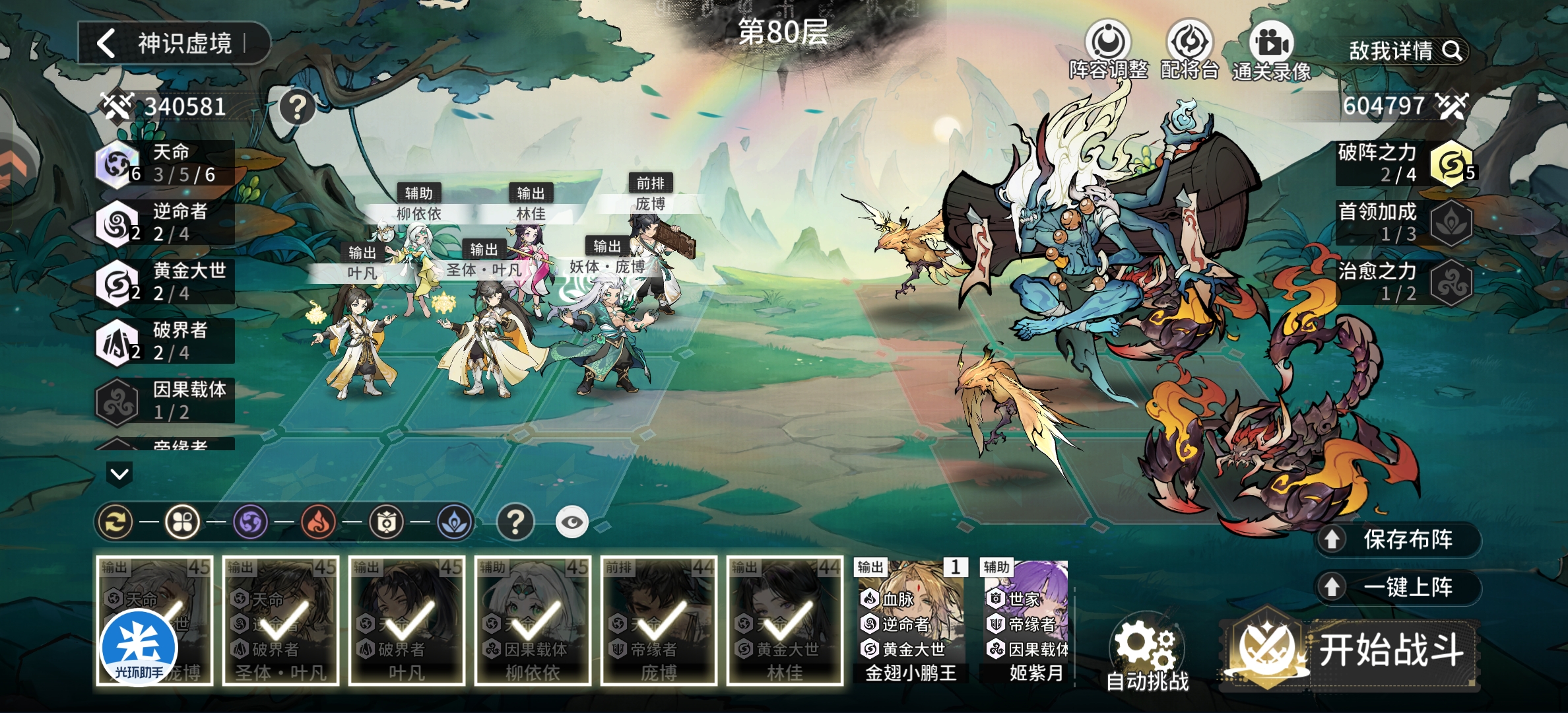Open the help icon beside the faction filters
Image resolution: width=1568 pixels, height=713 pixels.
(x=515, y=523)
